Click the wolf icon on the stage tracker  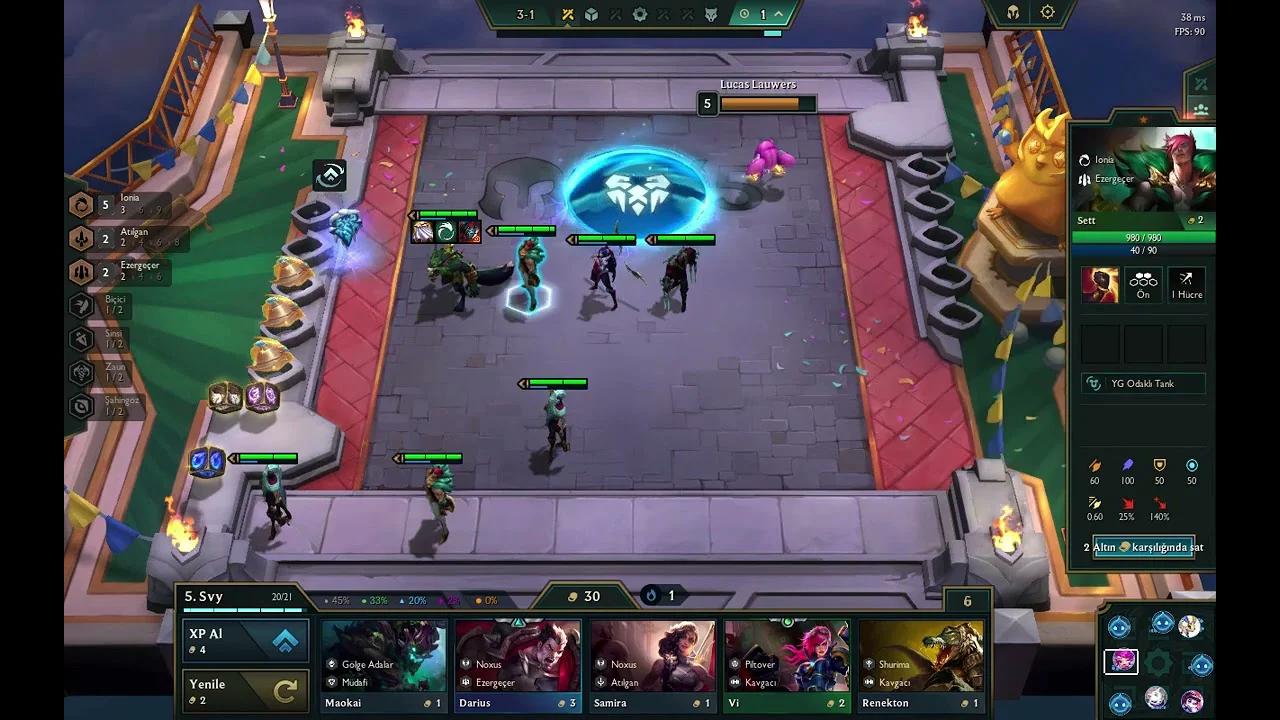711,15
